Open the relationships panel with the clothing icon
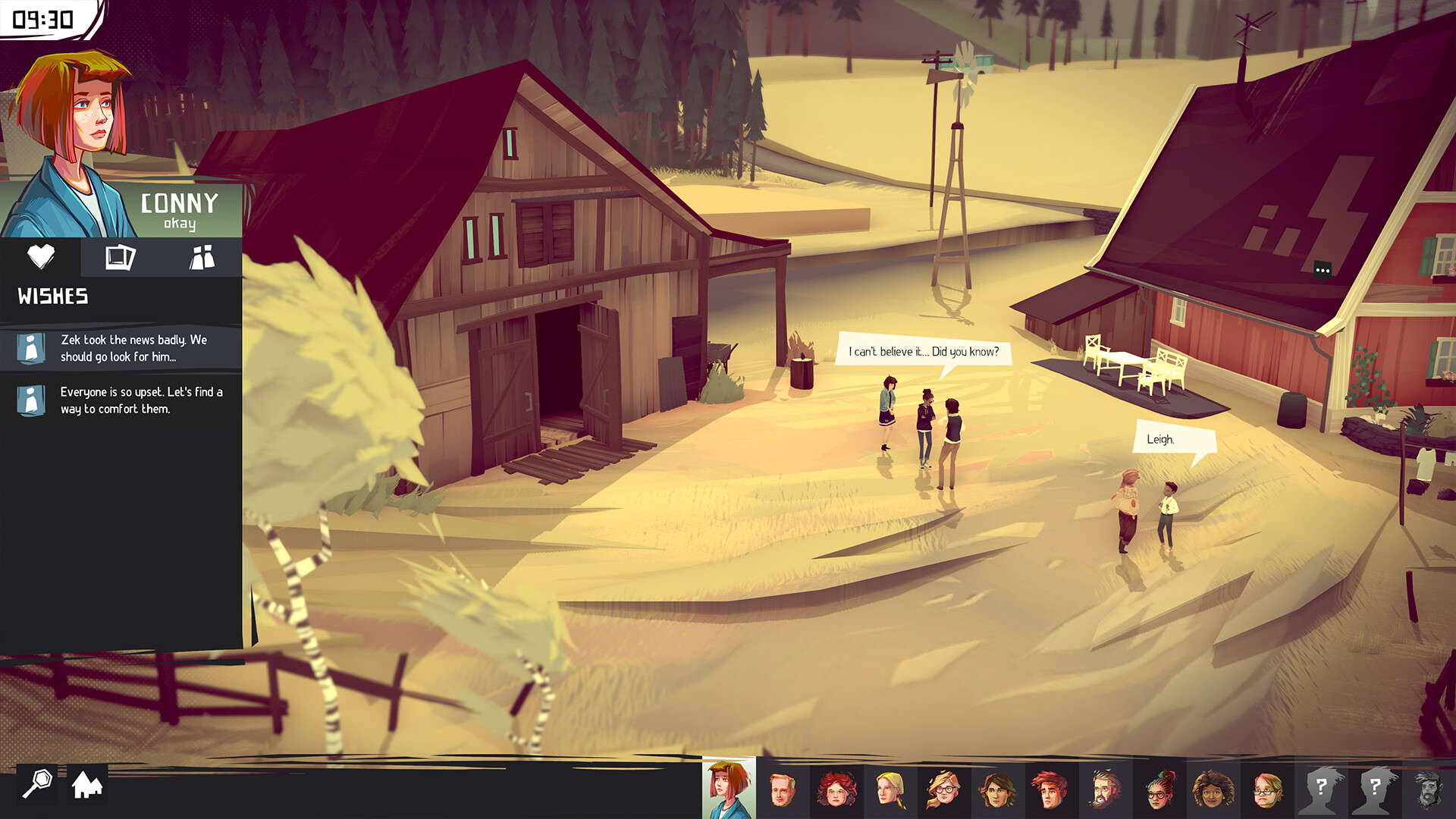This screenshot has width=1456, height=819. 203,258
